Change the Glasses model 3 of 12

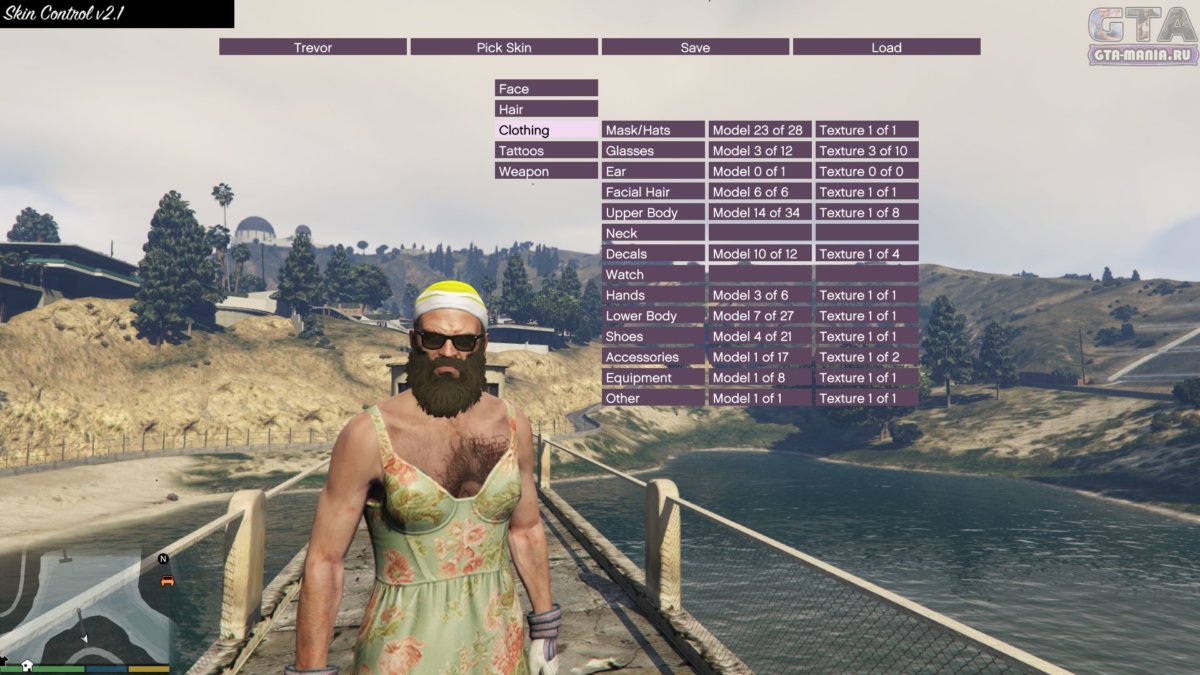click(760, 150)
